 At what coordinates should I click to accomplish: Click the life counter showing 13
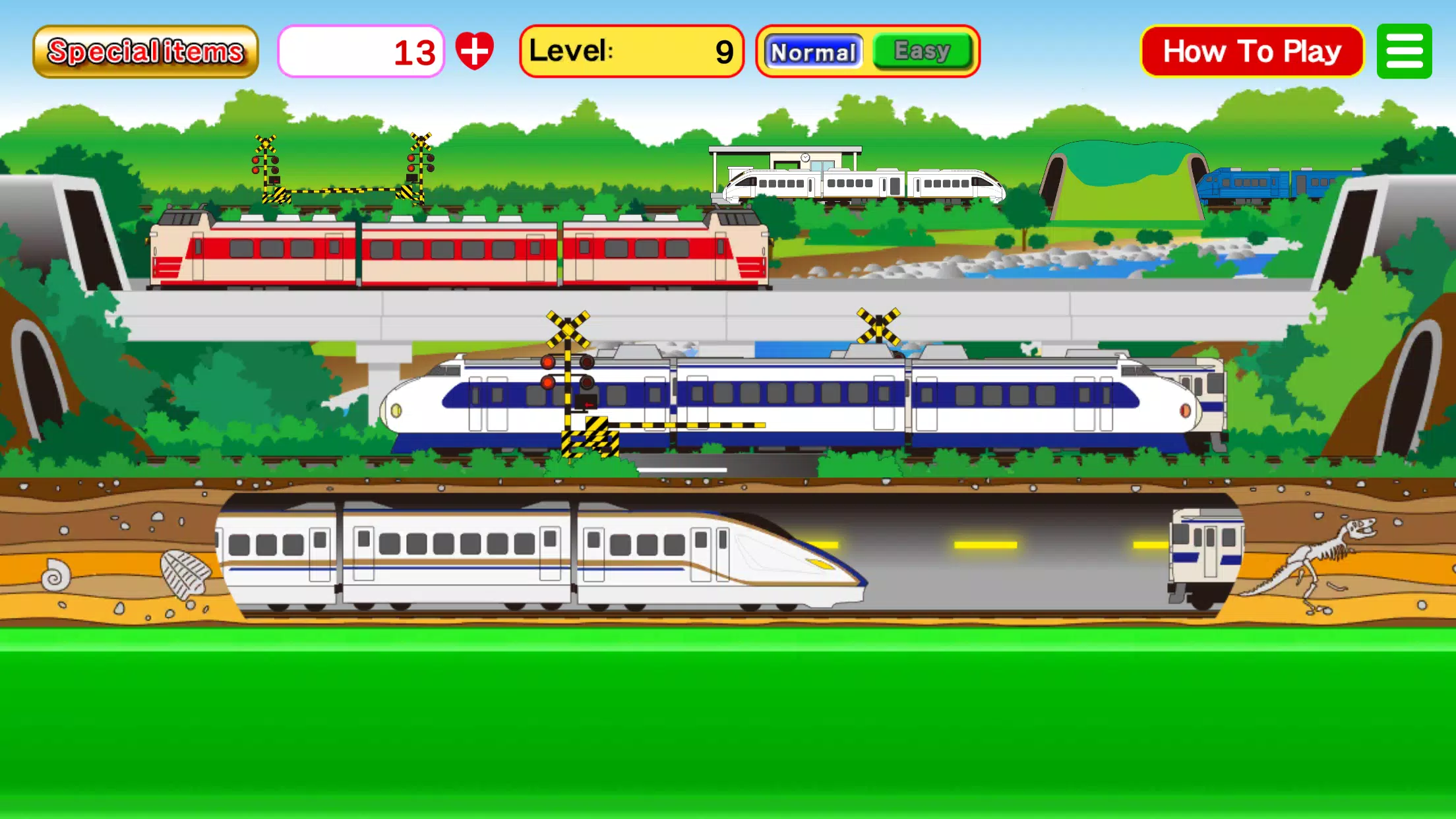(363, 51)
